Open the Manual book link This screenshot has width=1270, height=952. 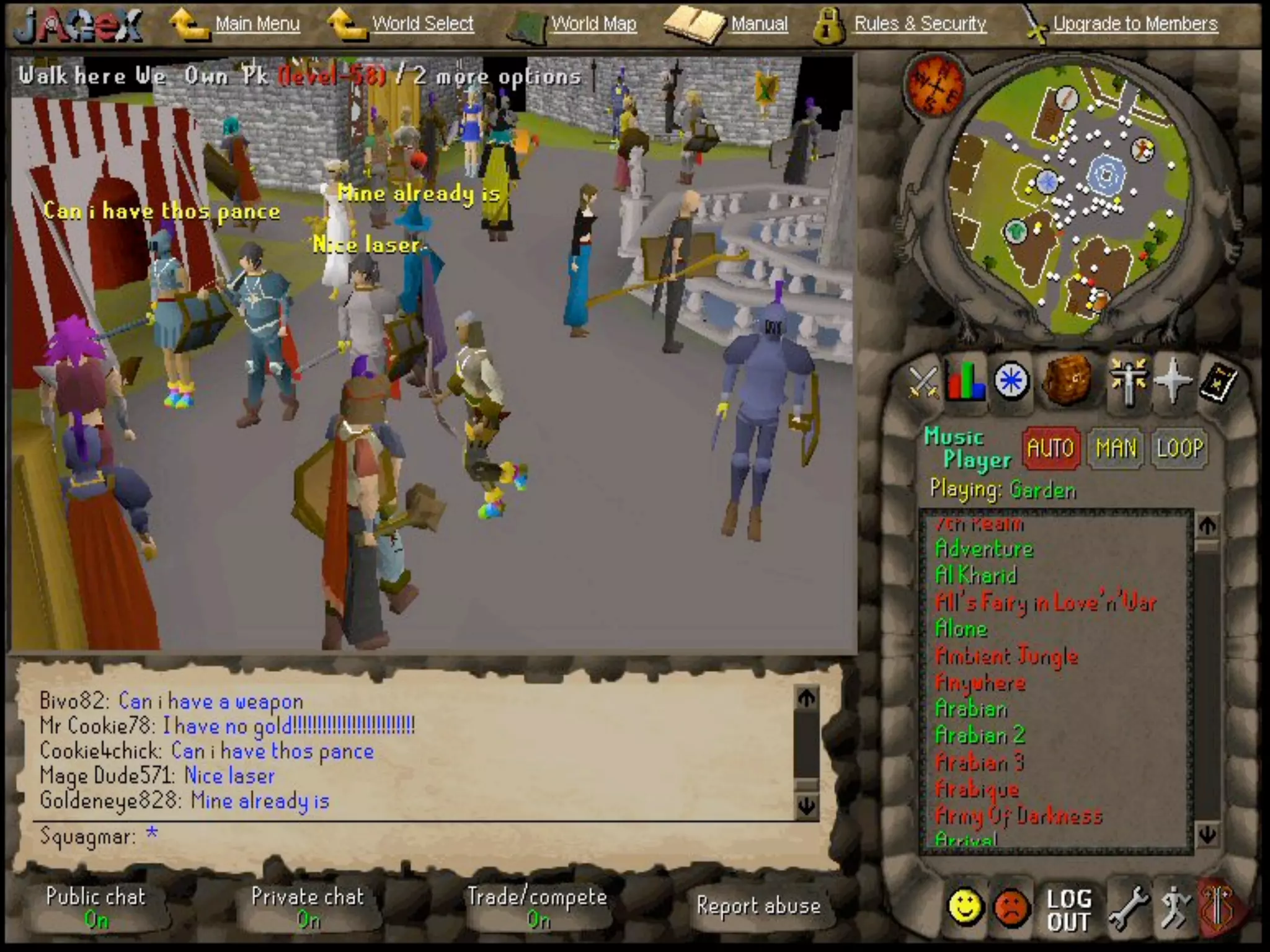(759, 24)
